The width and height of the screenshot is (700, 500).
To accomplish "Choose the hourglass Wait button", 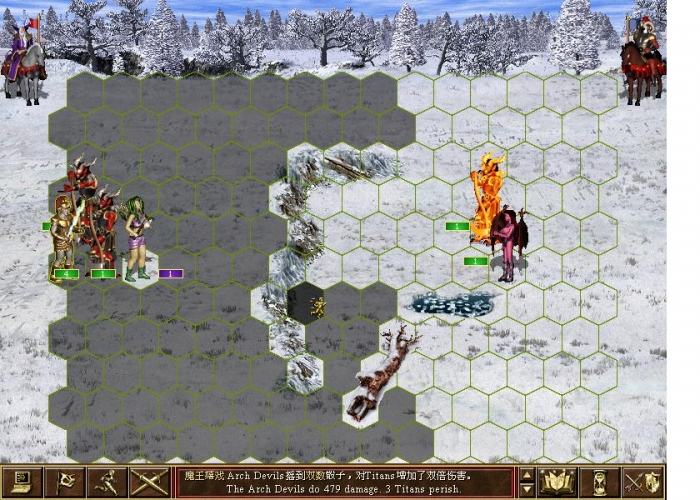I will [600, 482].
